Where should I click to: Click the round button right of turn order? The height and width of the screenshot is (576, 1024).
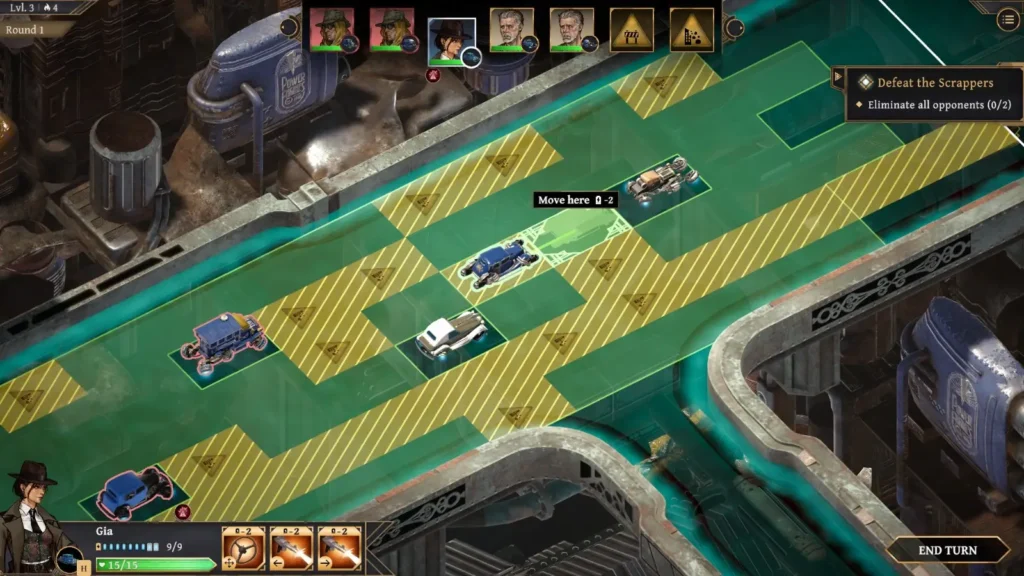pyautogui.click(x=734, y=27)
